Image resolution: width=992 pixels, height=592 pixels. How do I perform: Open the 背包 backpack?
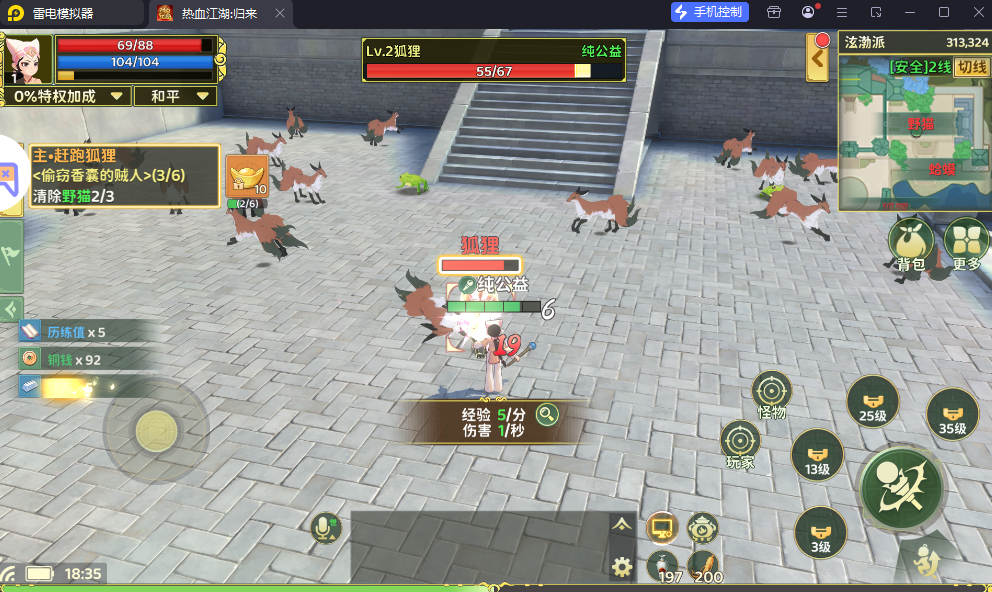point(910,243)
